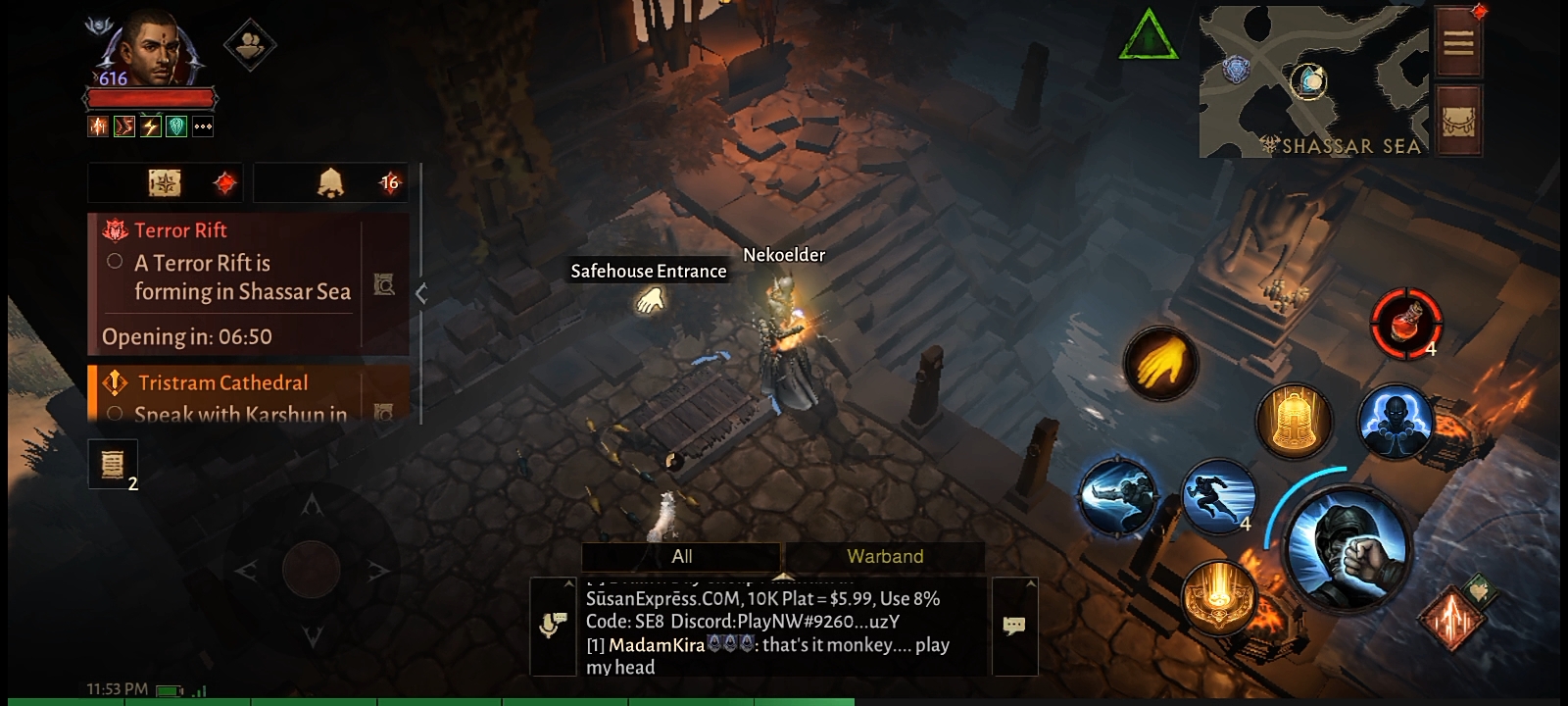Image resolution: width=1568 pixels, height=706 pixels.
Task: Switch to the Warband chat tab
Action: coord(885,556)
